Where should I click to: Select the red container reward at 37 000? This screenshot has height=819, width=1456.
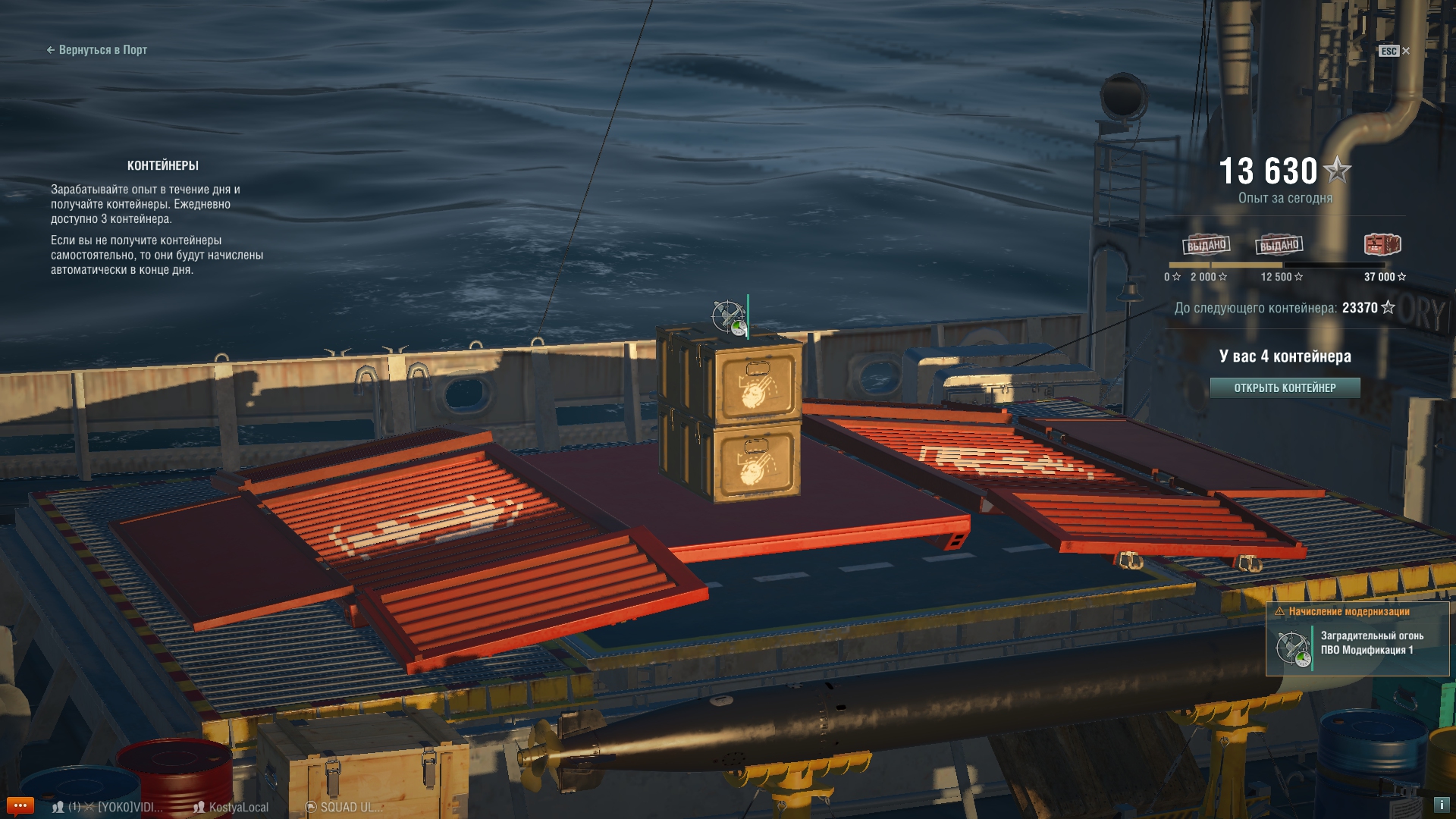[1382, 245]
